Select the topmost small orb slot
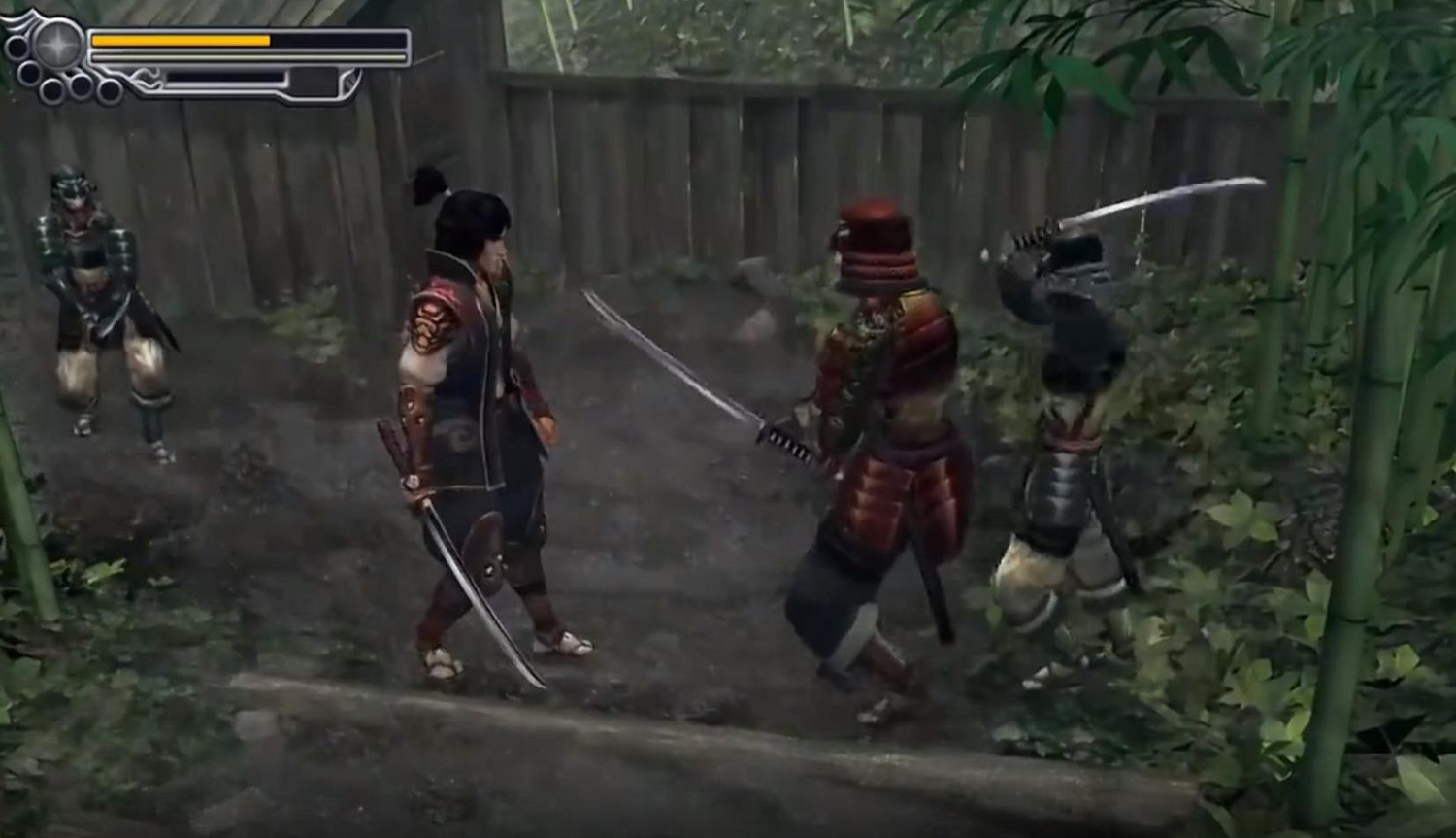Viewport: 1456px width, 838px height. (x=17, y=46)
